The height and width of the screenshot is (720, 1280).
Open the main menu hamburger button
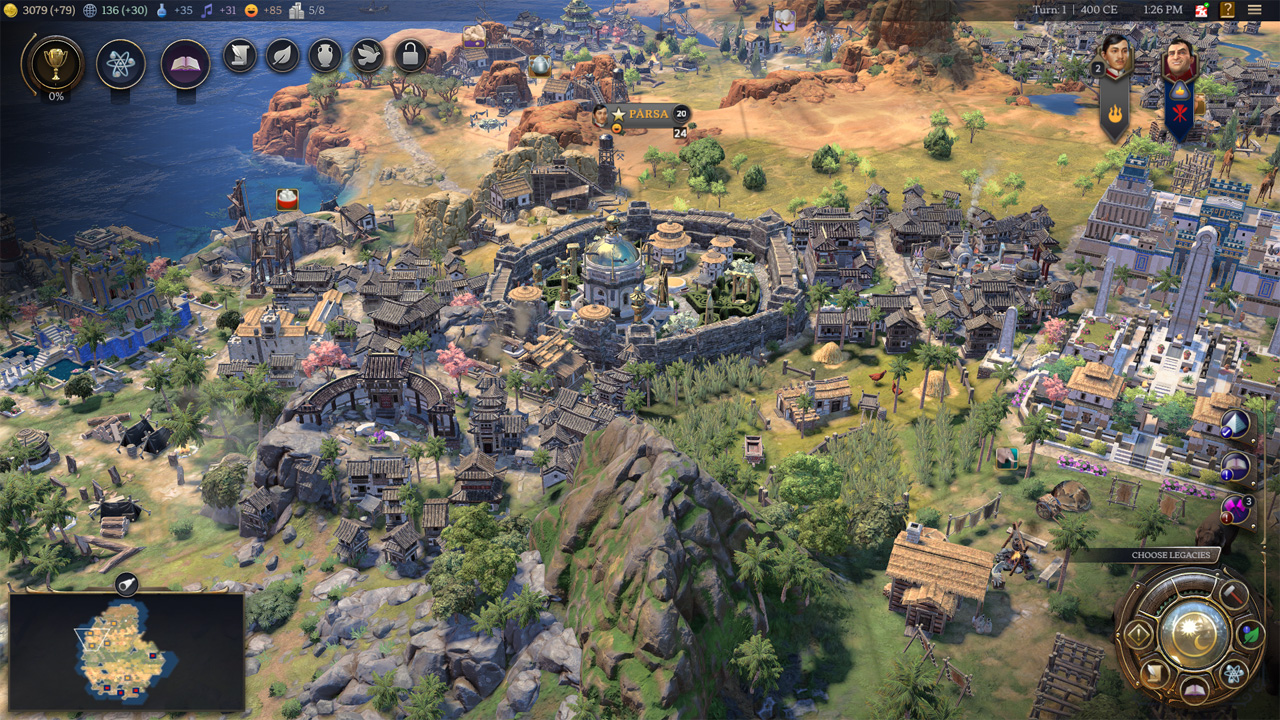click(x=1254, y=10)
